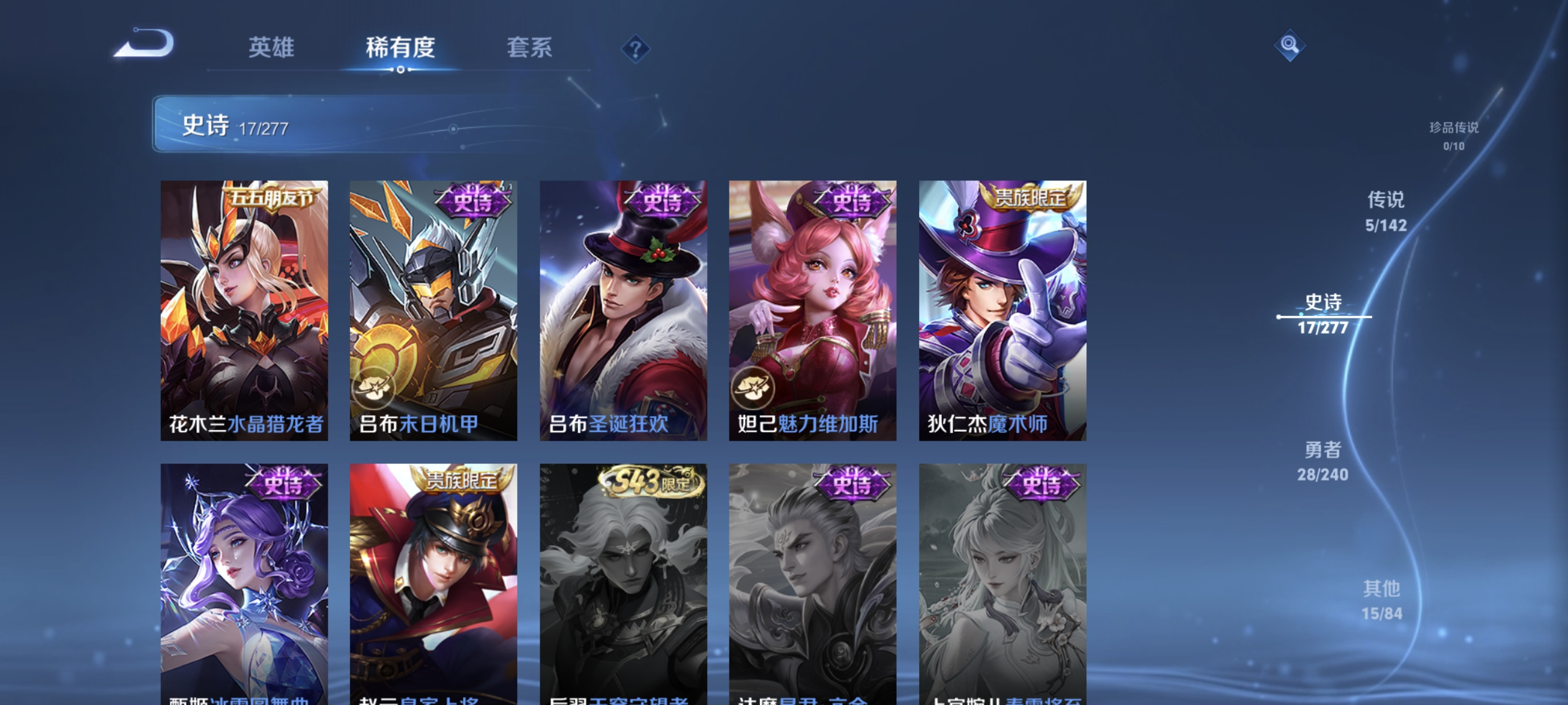Switch to the 套系 tab

tap(531, 48)
